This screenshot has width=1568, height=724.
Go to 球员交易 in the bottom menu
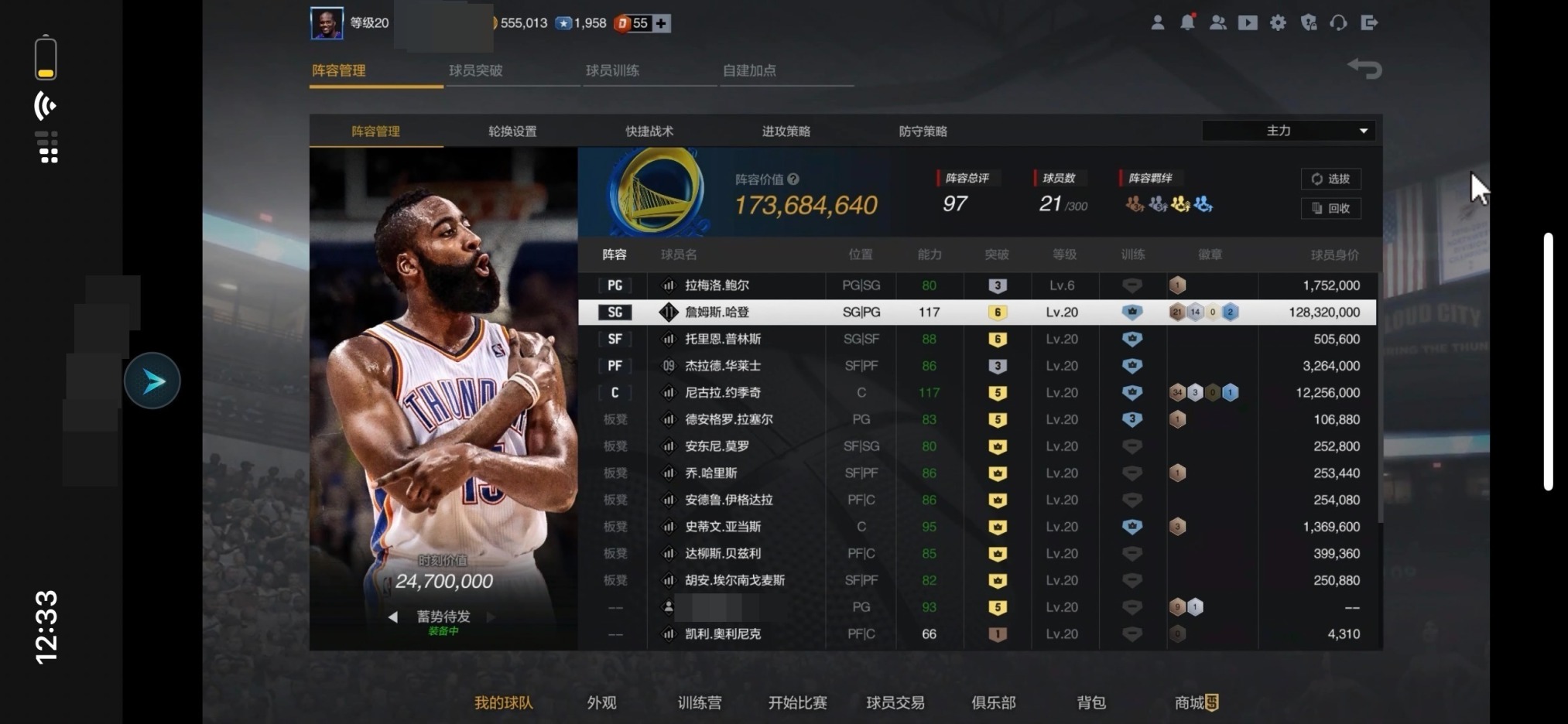(895, 702)
